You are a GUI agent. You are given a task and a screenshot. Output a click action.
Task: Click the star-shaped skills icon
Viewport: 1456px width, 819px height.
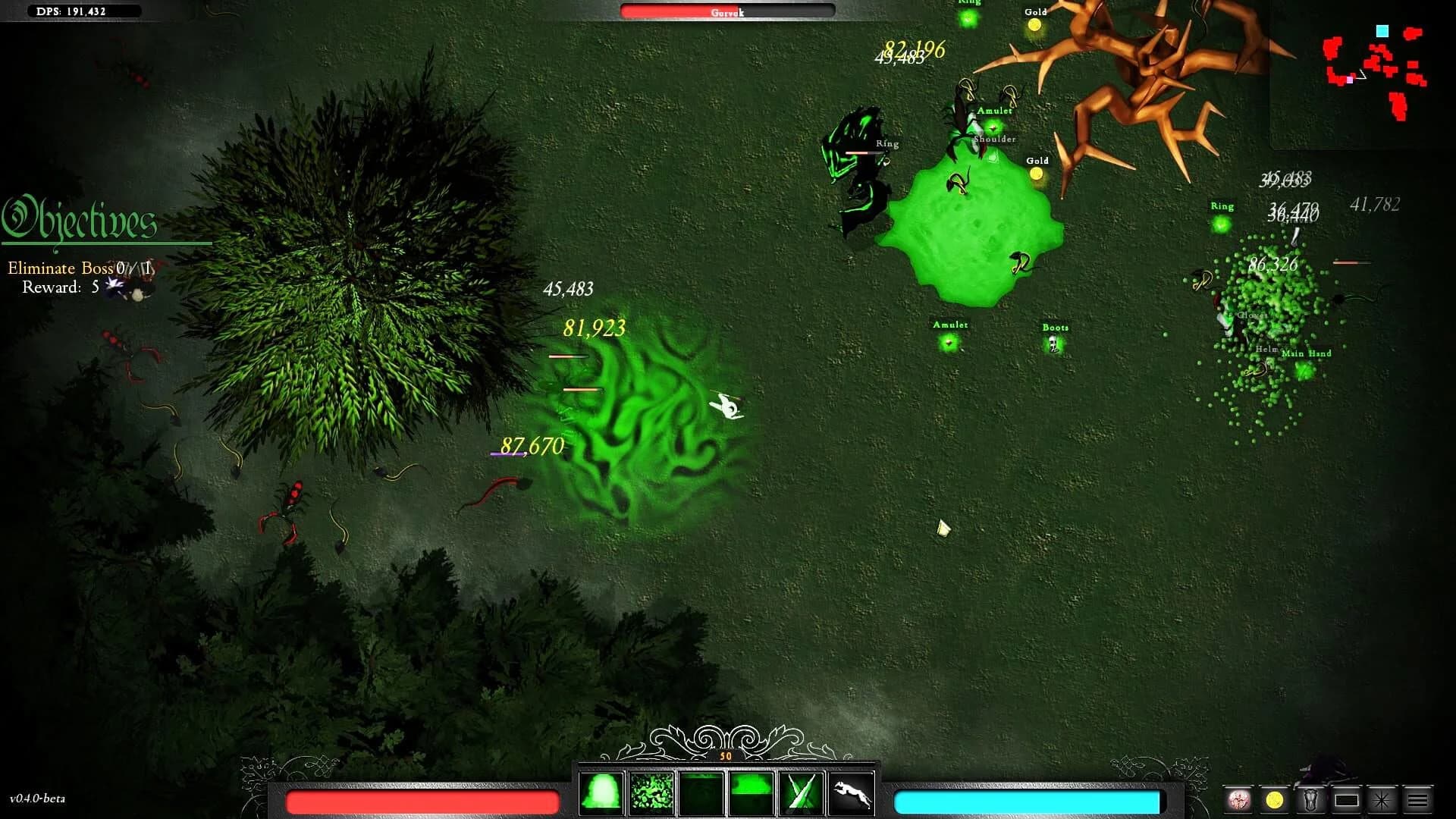pos(1380,799)
